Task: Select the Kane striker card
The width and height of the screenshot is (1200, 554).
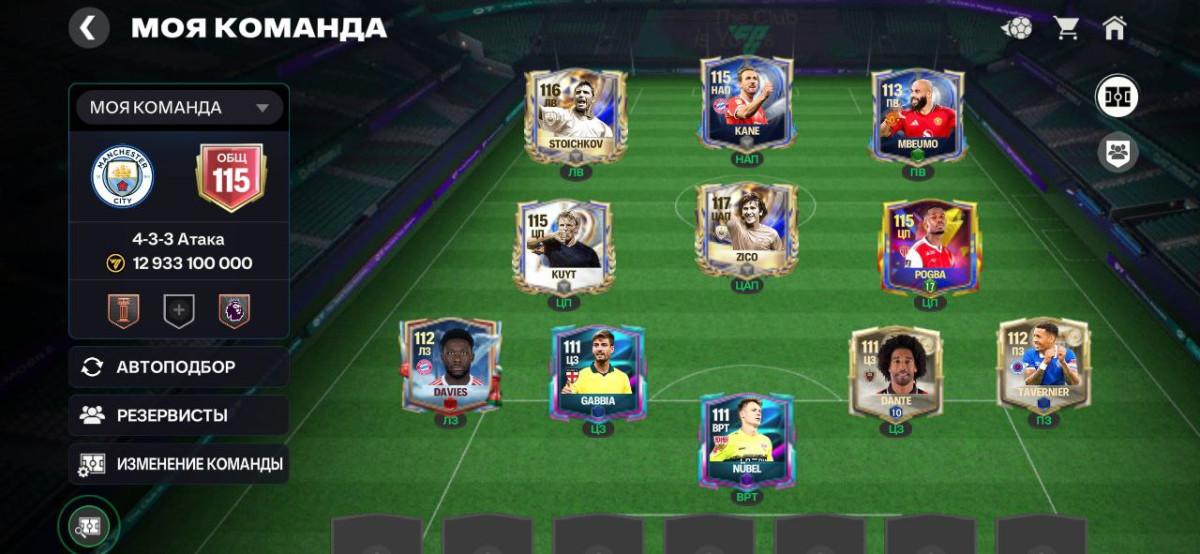Action: 746,105
